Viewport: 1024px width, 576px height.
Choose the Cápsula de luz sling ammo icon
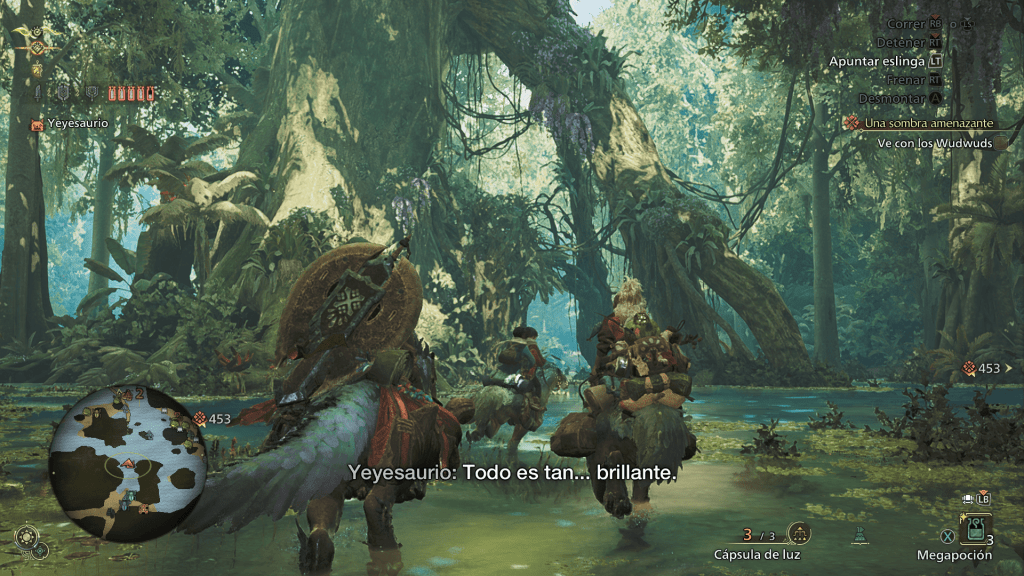799,533
